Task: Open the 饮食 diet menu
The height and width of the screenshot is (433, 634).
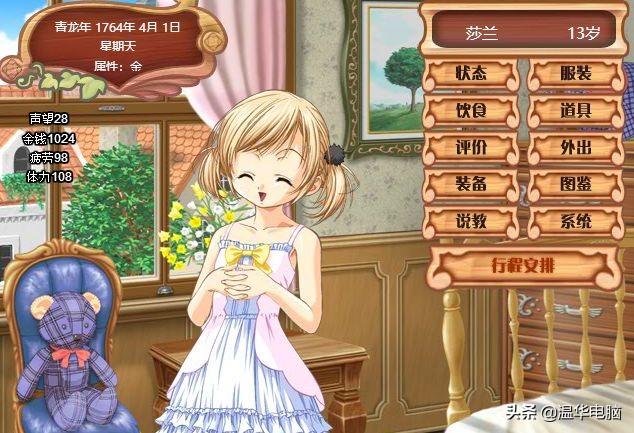Action: 471,111
